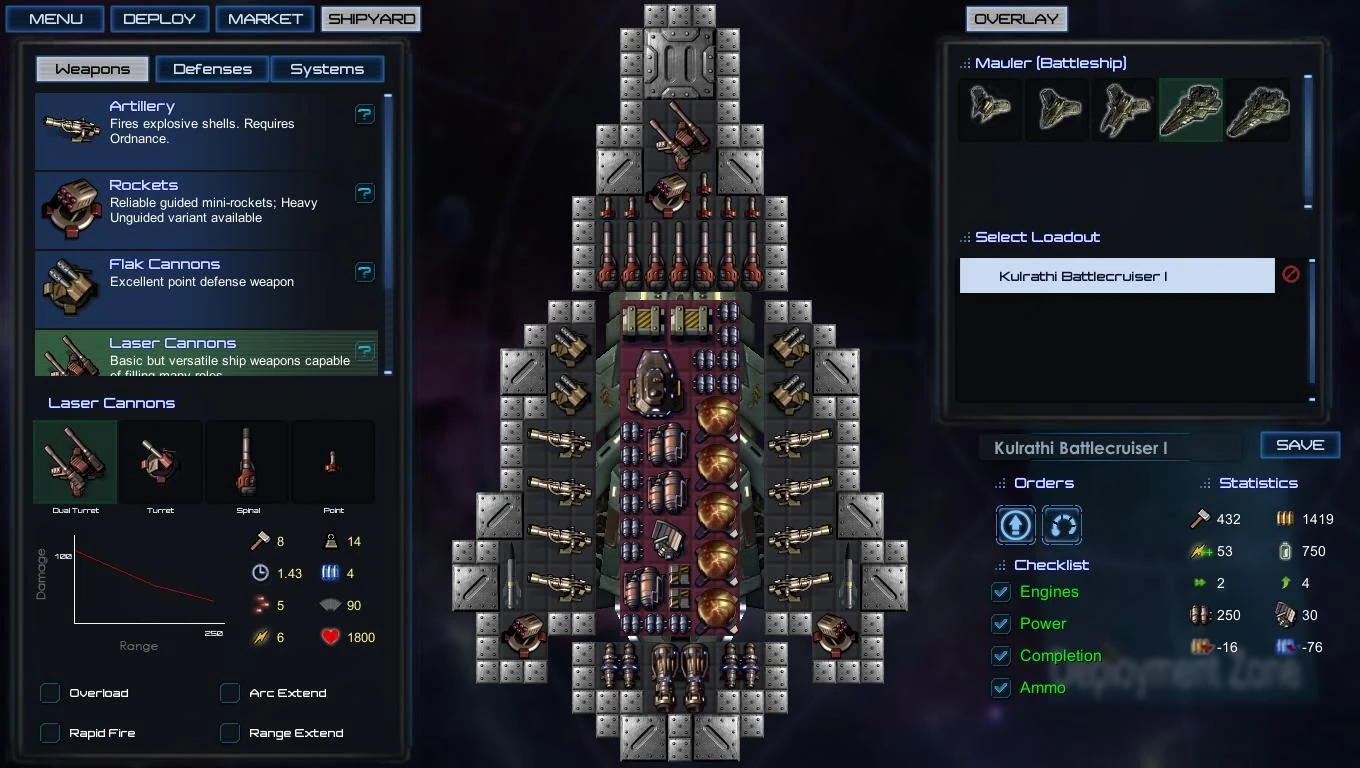The image size is (1360, 768).
Task: Select the fourth Mauler battleship thumbnail
Action: [x=1191, y=110]
